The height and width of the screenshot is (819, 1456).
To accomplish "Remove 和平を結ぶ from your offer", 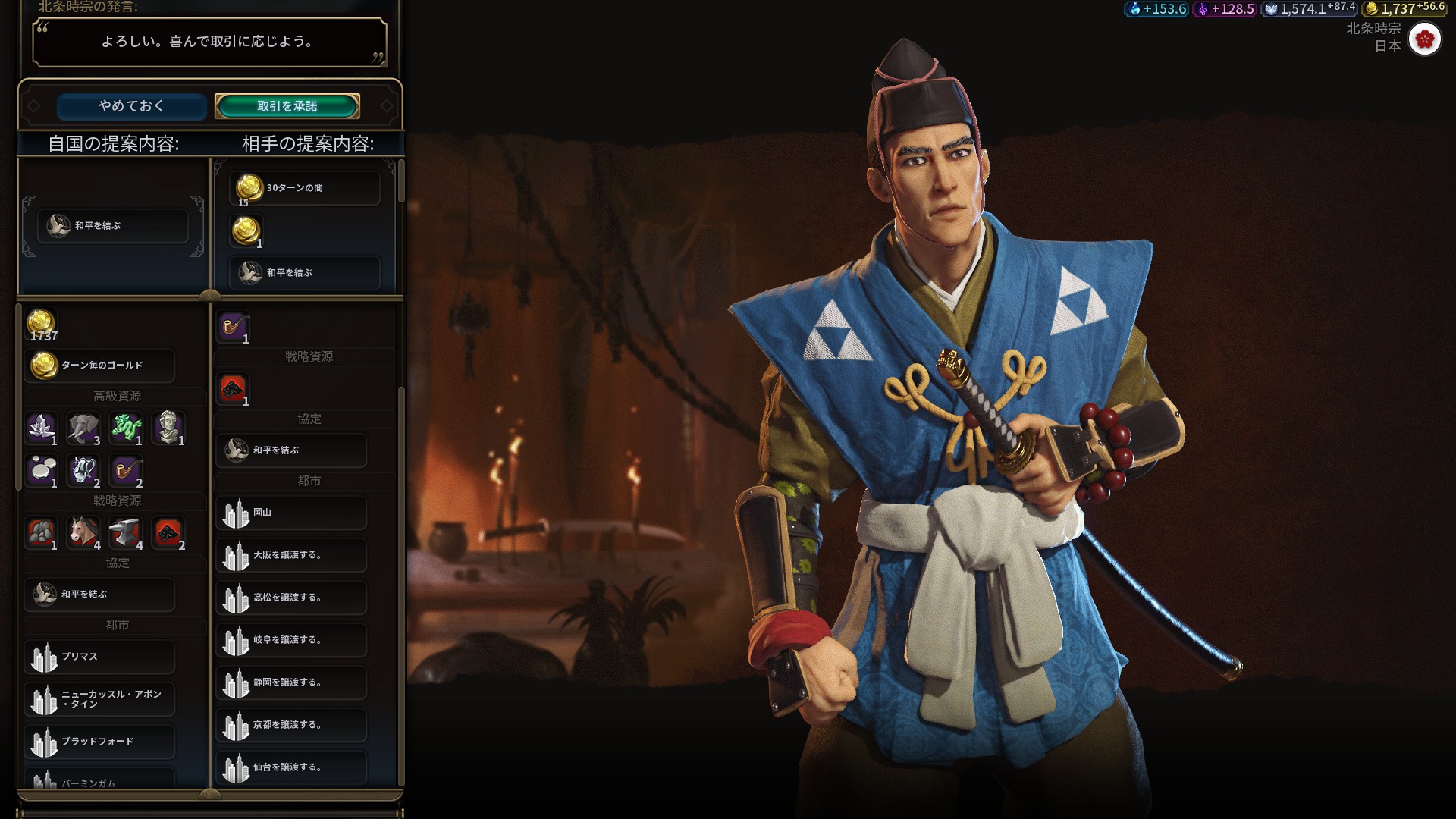I will click(x=113, y=226).
